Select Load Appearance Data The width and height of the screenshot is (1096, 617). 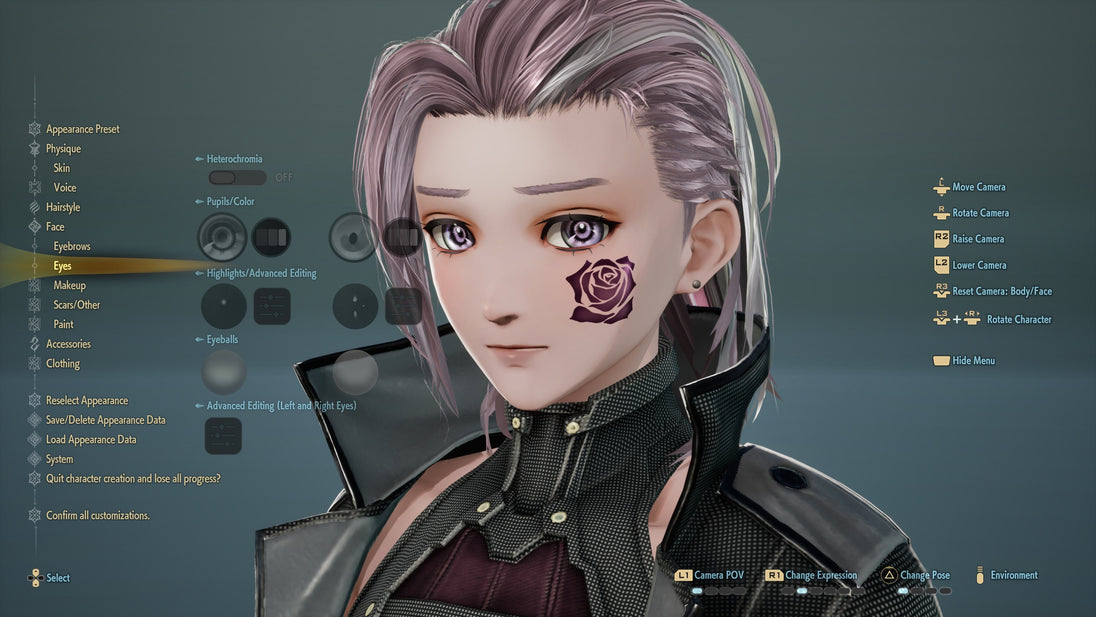pyautogui.click(x=91, y=440)
